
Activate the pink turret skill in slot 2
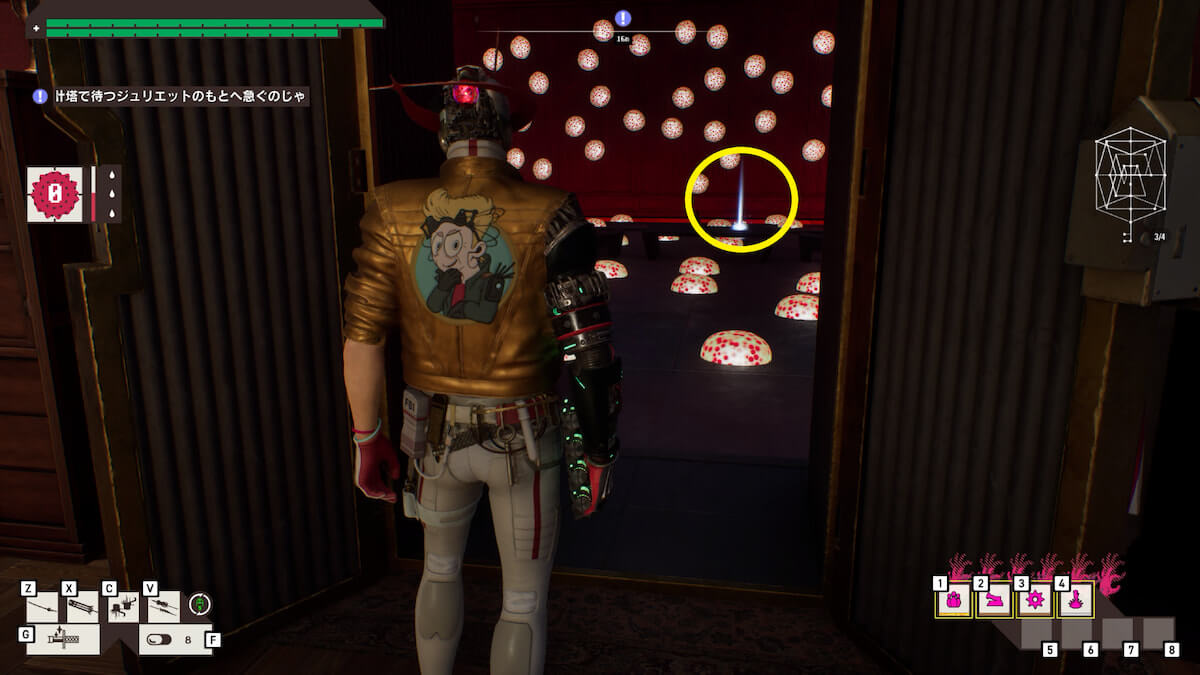click(x=995, y=601)
